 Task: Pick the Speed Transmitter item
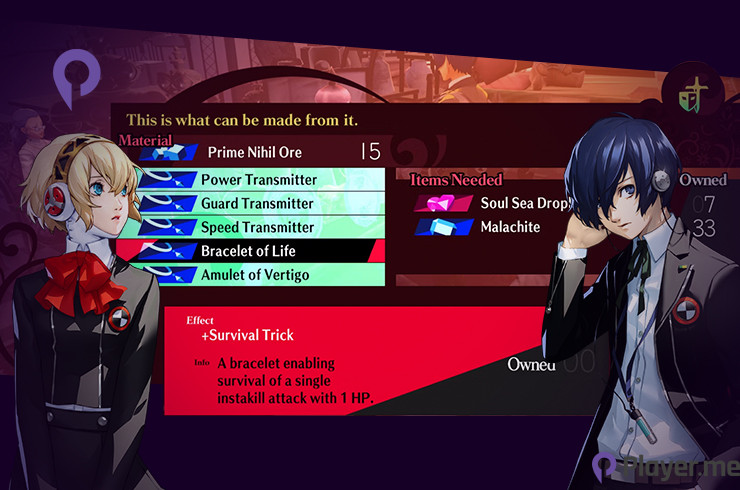pyautogui.click(x=258, y=227)
